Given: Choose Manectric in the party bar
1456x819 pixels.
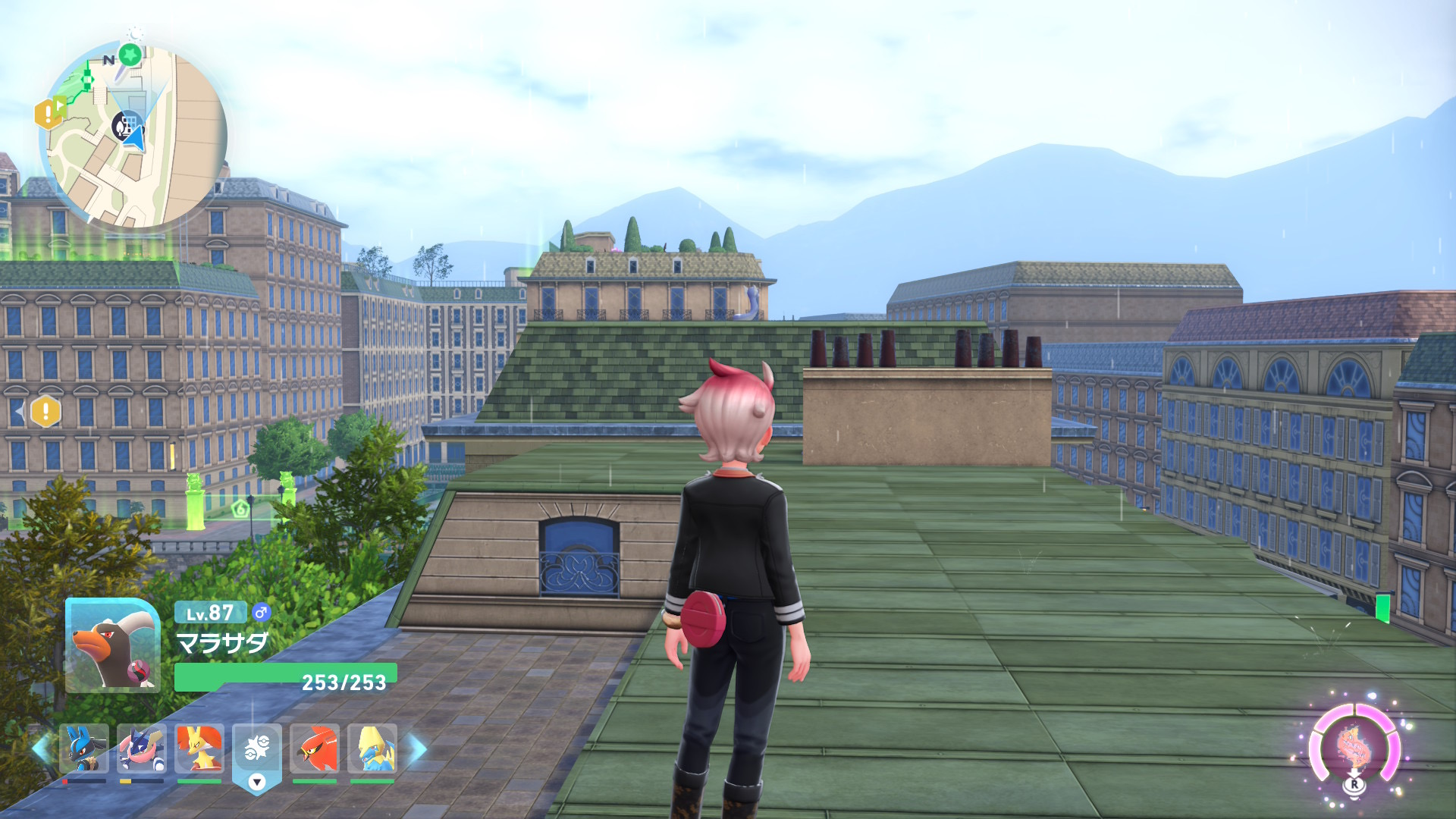Looking at the screenshot, I should (372, 749).
